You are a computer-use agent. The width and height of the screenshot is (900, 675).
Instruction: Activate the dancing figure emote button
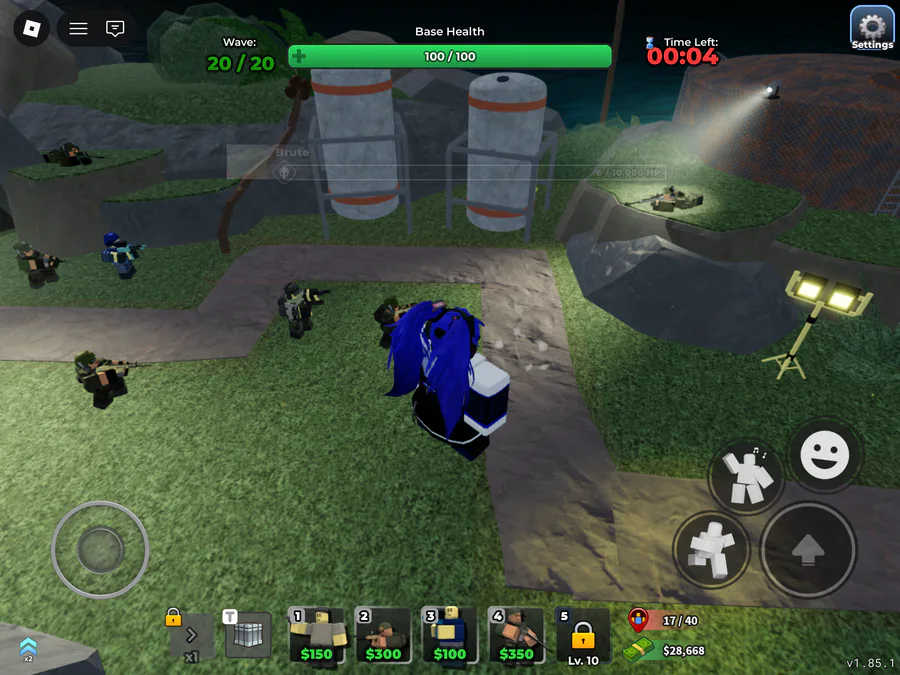tap(747, 478)
